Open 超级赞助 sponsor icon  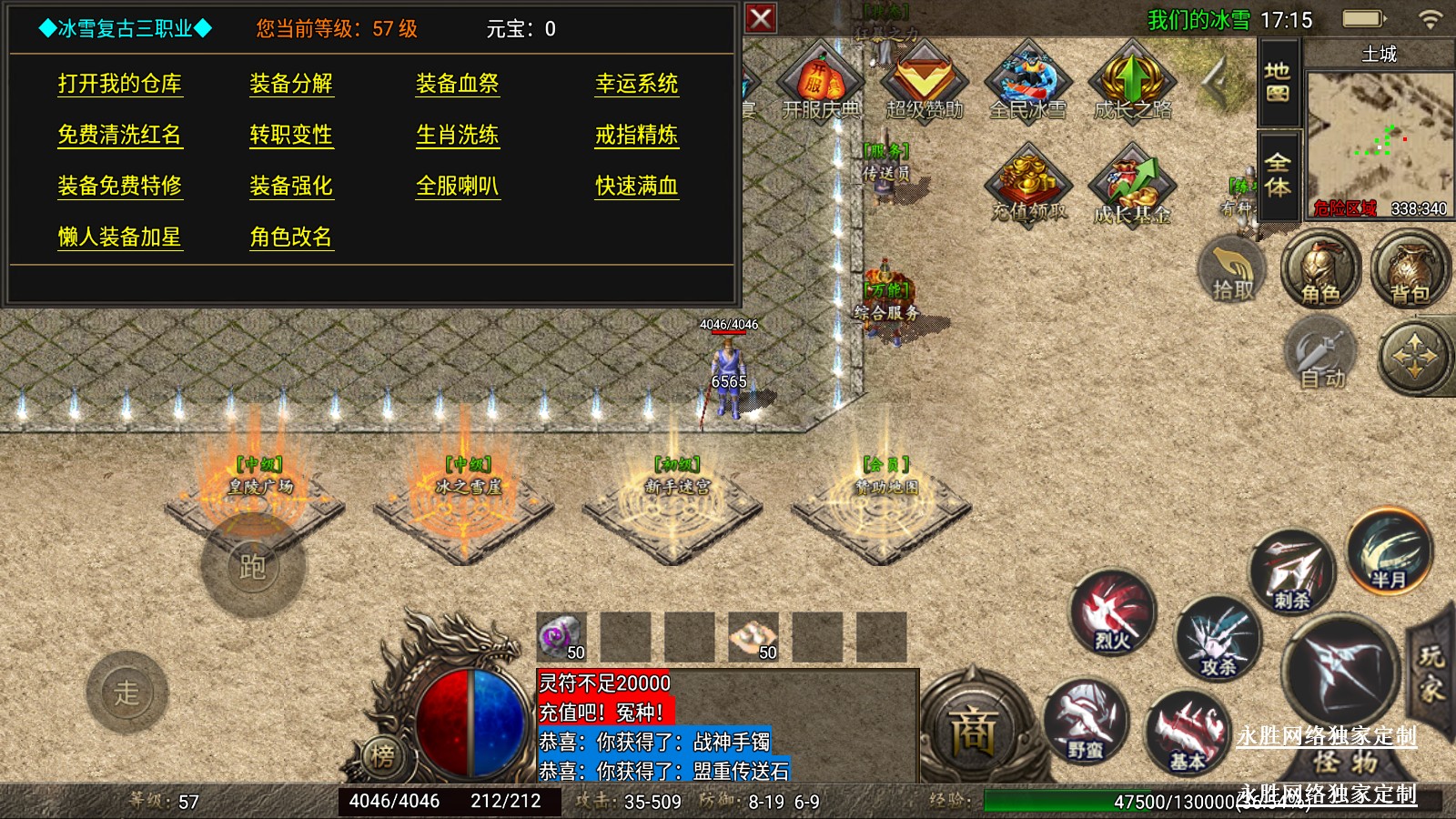pyautogui.click(x=924, y=84)
